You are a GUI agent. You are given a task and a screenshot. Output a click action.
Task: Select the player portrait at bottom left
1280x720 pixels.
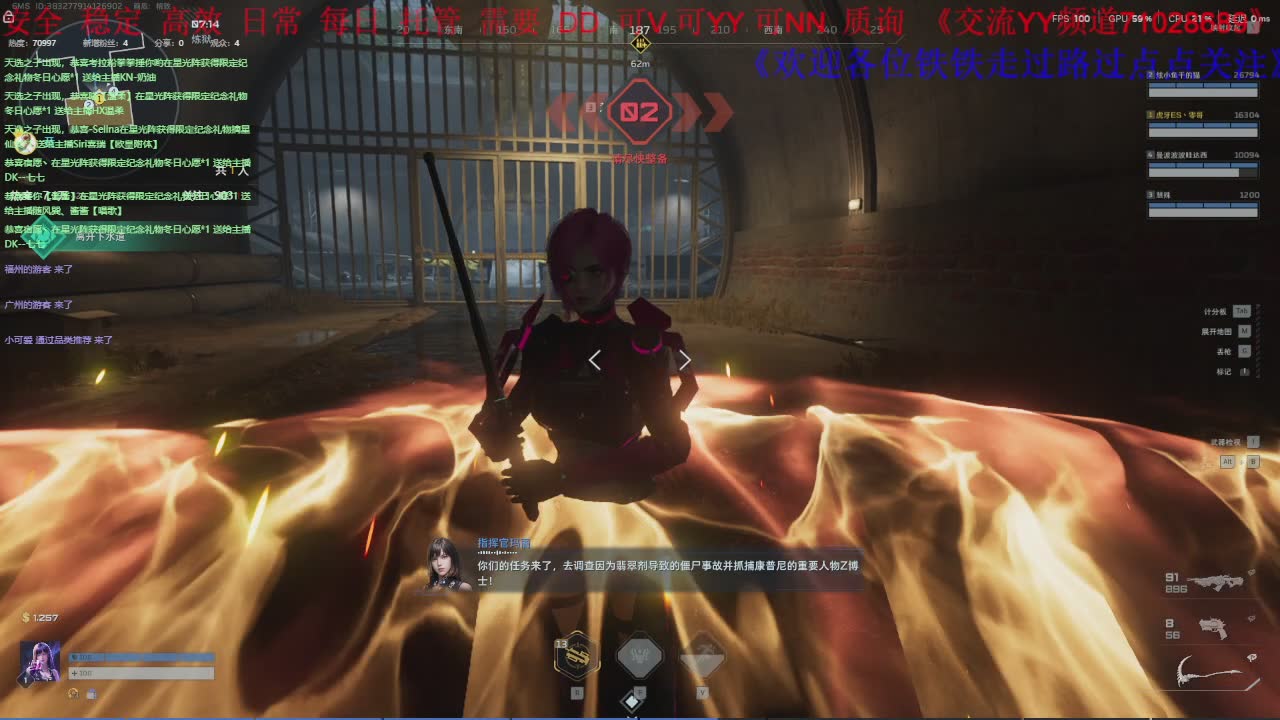[40, 662]
